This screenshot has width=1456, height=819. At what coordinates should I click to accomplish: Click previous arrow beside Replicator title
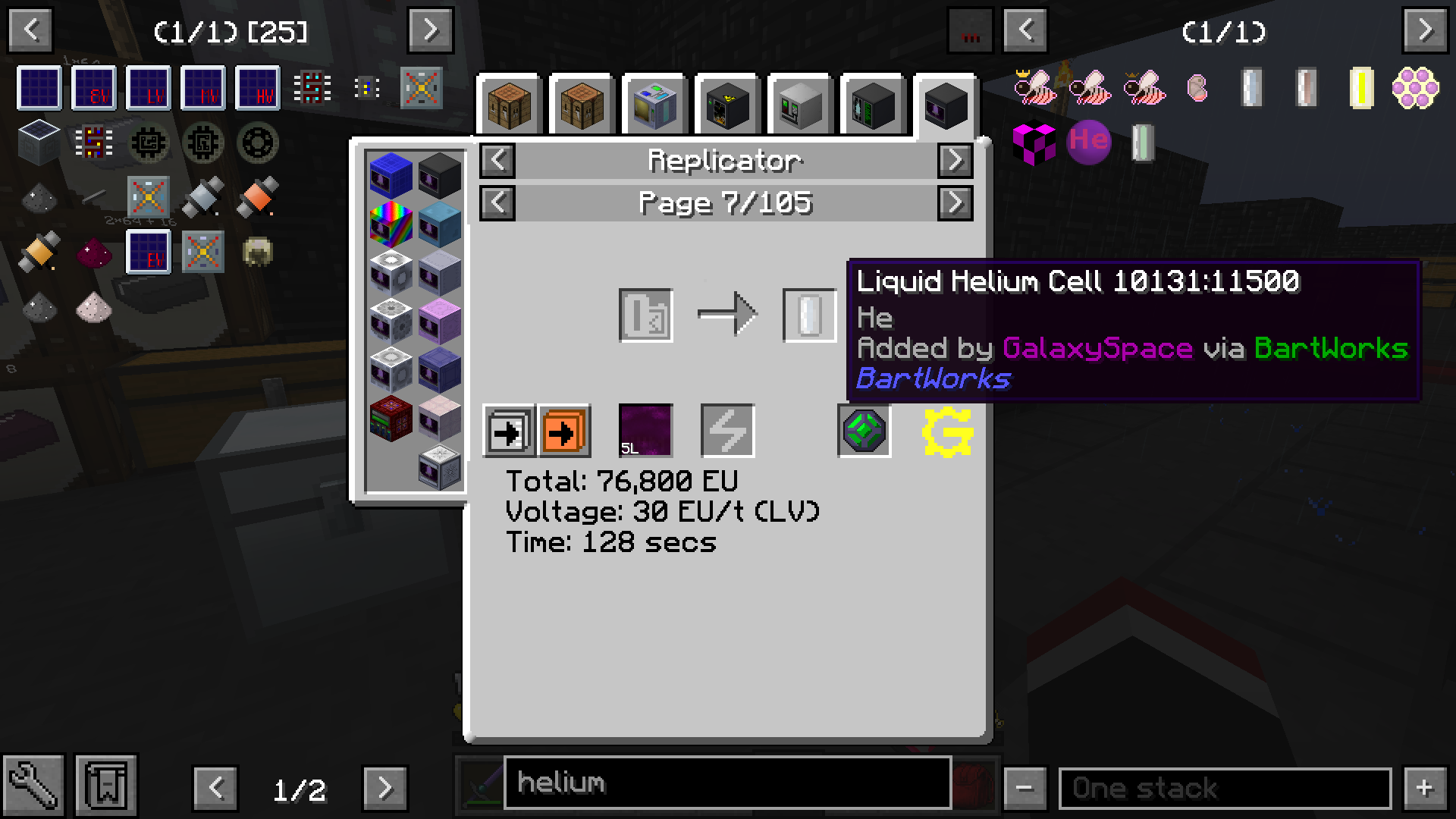pos(497,161)
